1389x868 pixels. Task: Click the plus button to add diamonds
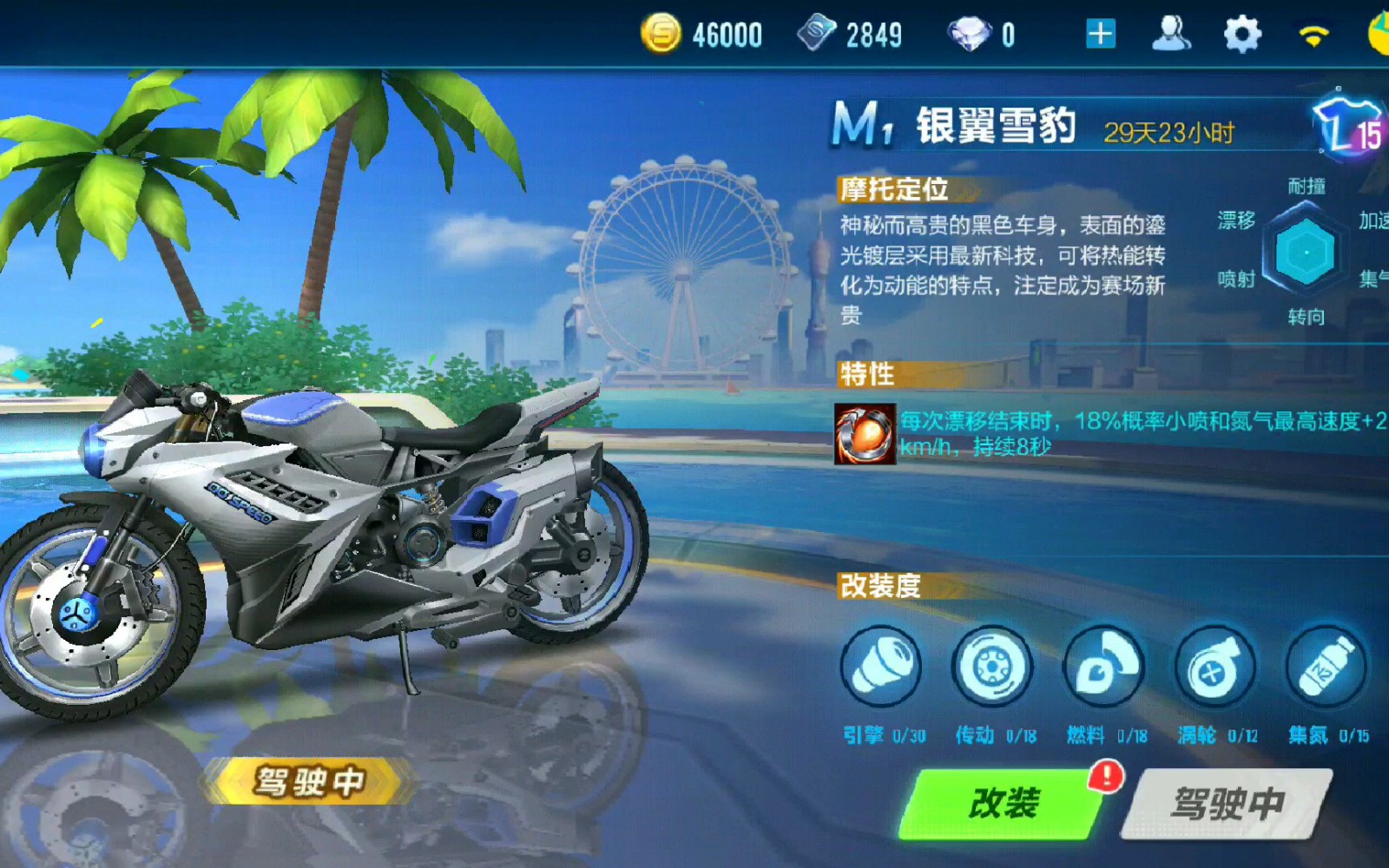(x=1101, y=33)
